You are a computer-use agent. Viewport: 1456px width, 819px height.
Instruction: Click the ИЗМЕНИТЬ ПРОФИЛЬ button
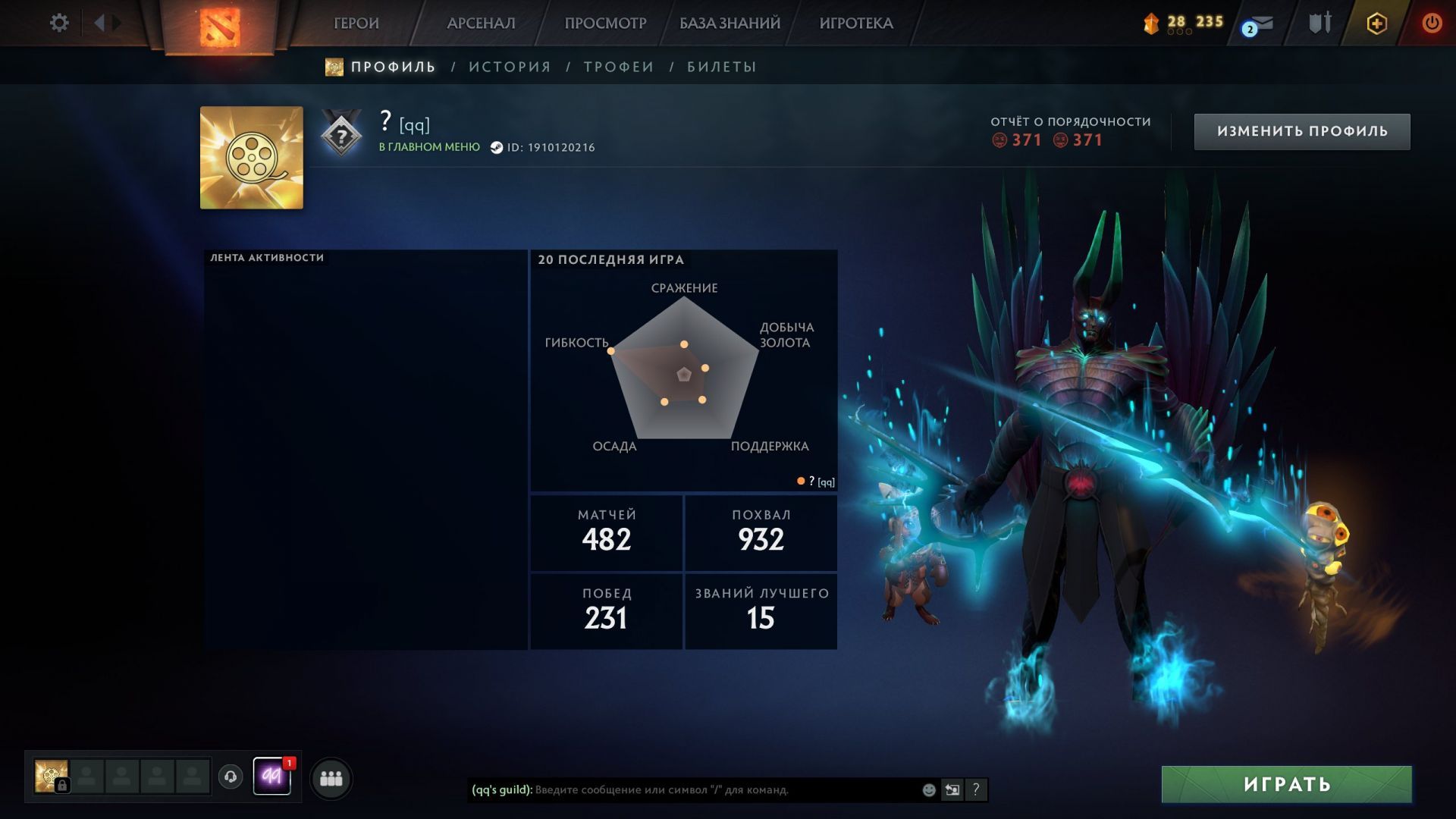[x=1302, y=131]
